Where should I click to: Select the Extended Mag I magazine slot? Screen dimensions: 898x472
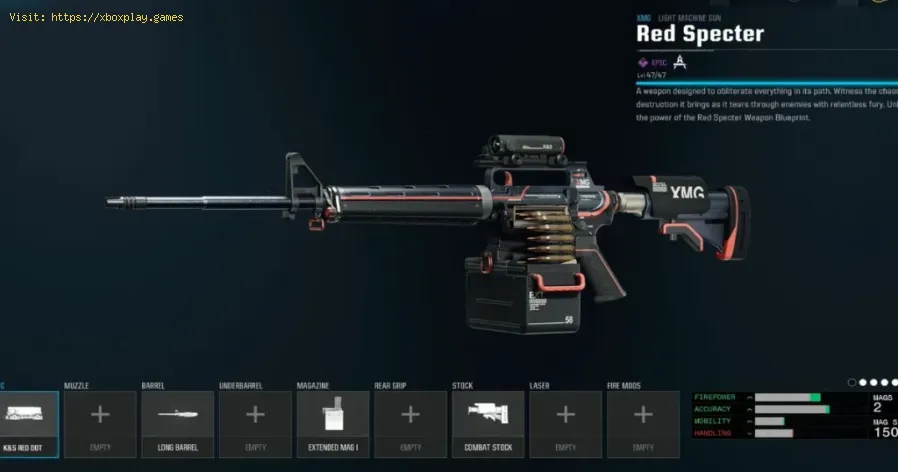[x=333, y=424]
